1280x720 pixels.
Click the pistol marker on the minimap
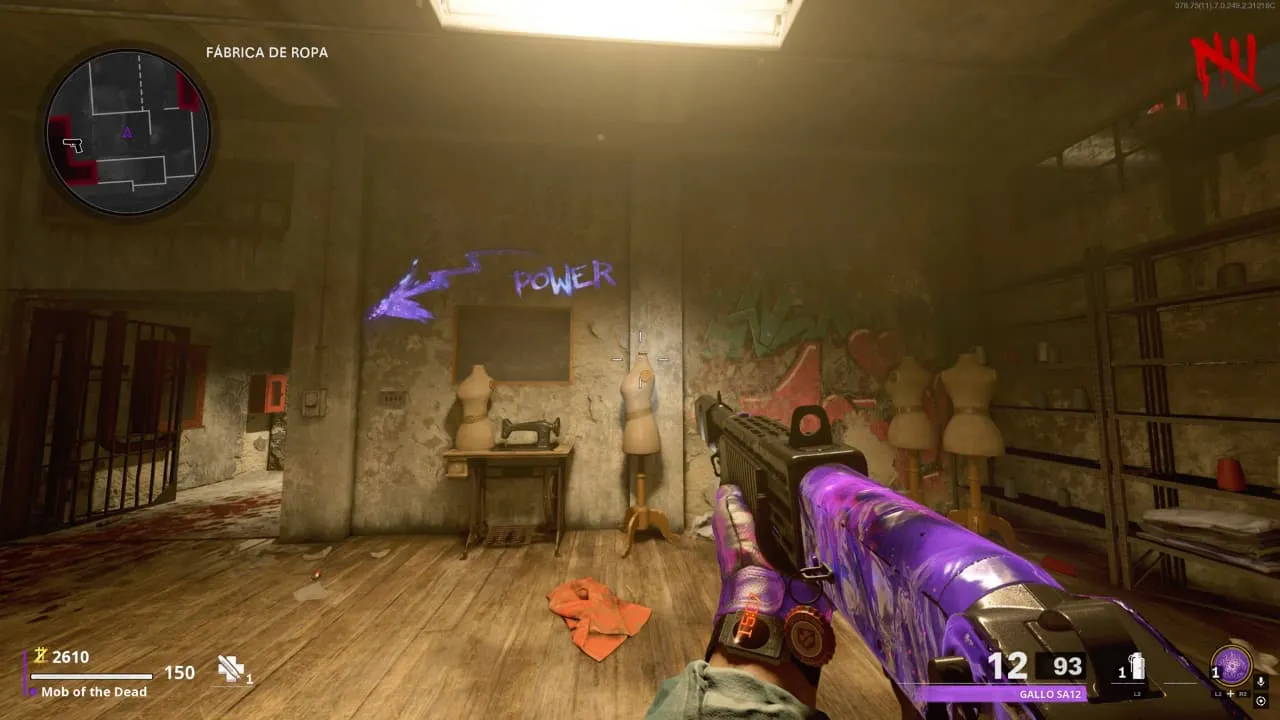[x=72, y=145]
